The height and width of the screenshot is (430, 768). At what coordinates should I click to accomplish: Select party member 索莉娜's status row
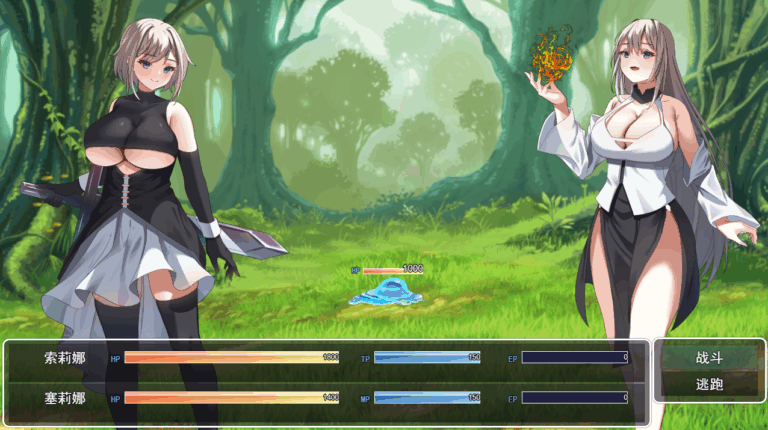[x=326, y=357]
